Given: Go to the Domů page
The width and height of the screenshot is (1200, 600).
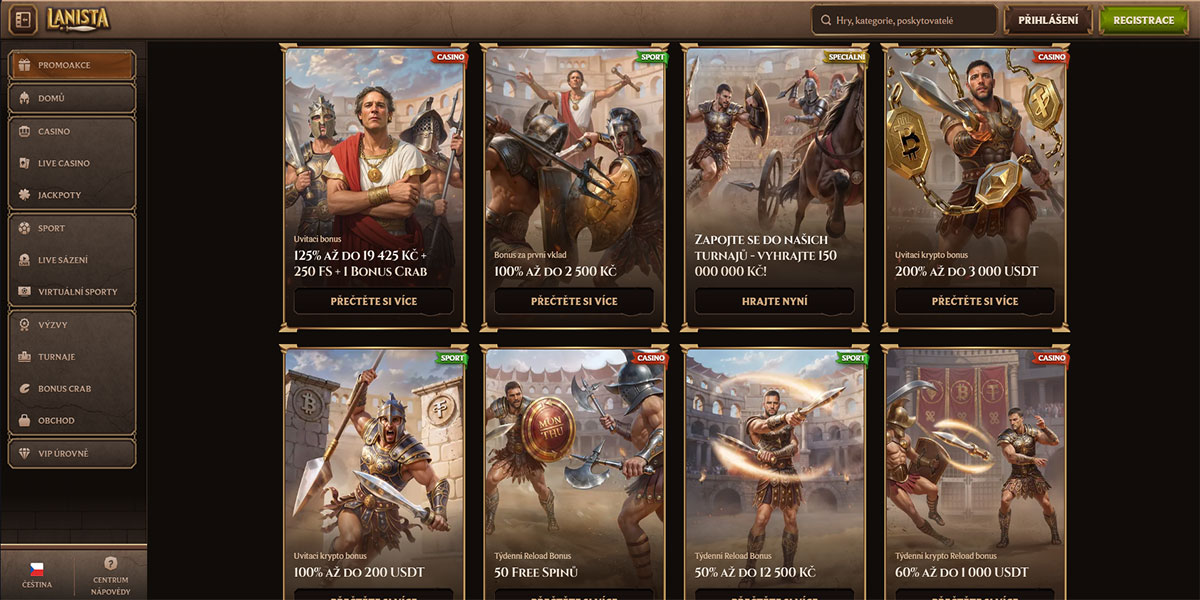Looking at the screenshot, I should point(72,98).
